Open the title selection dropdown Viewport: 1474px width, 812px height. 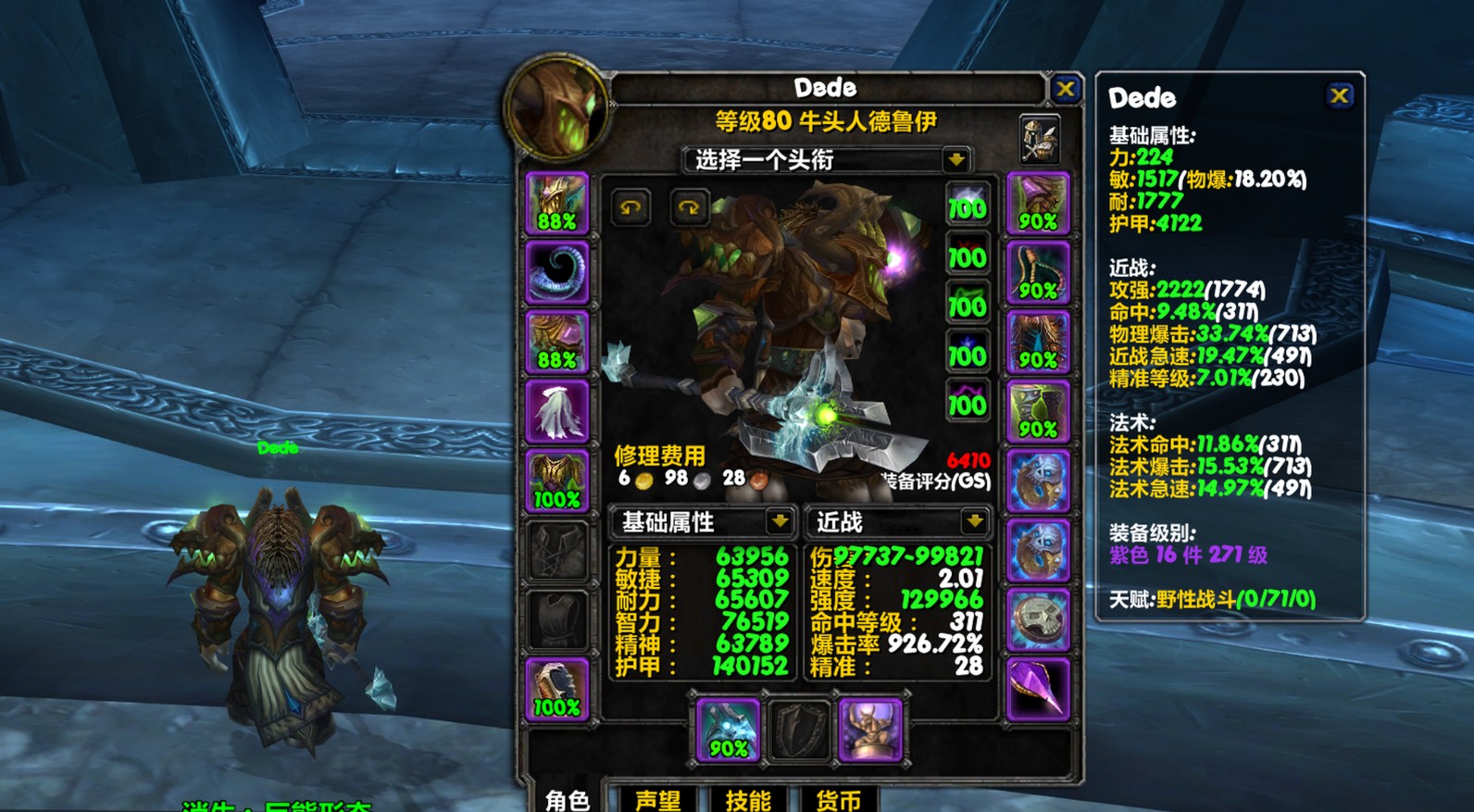(x=956, y=159)
